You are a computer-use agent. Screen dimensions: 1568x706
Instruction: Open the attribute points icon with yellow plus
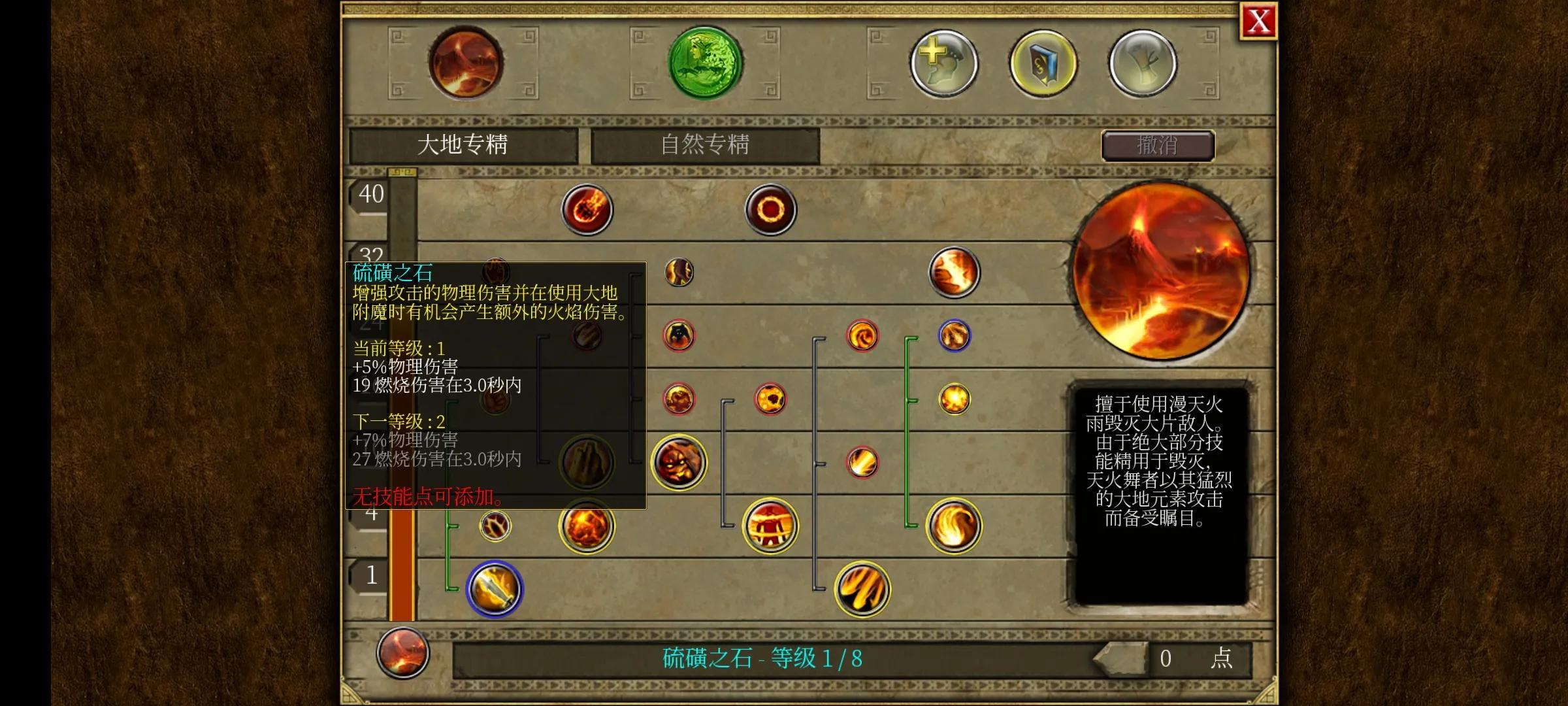tap(945, 62)
